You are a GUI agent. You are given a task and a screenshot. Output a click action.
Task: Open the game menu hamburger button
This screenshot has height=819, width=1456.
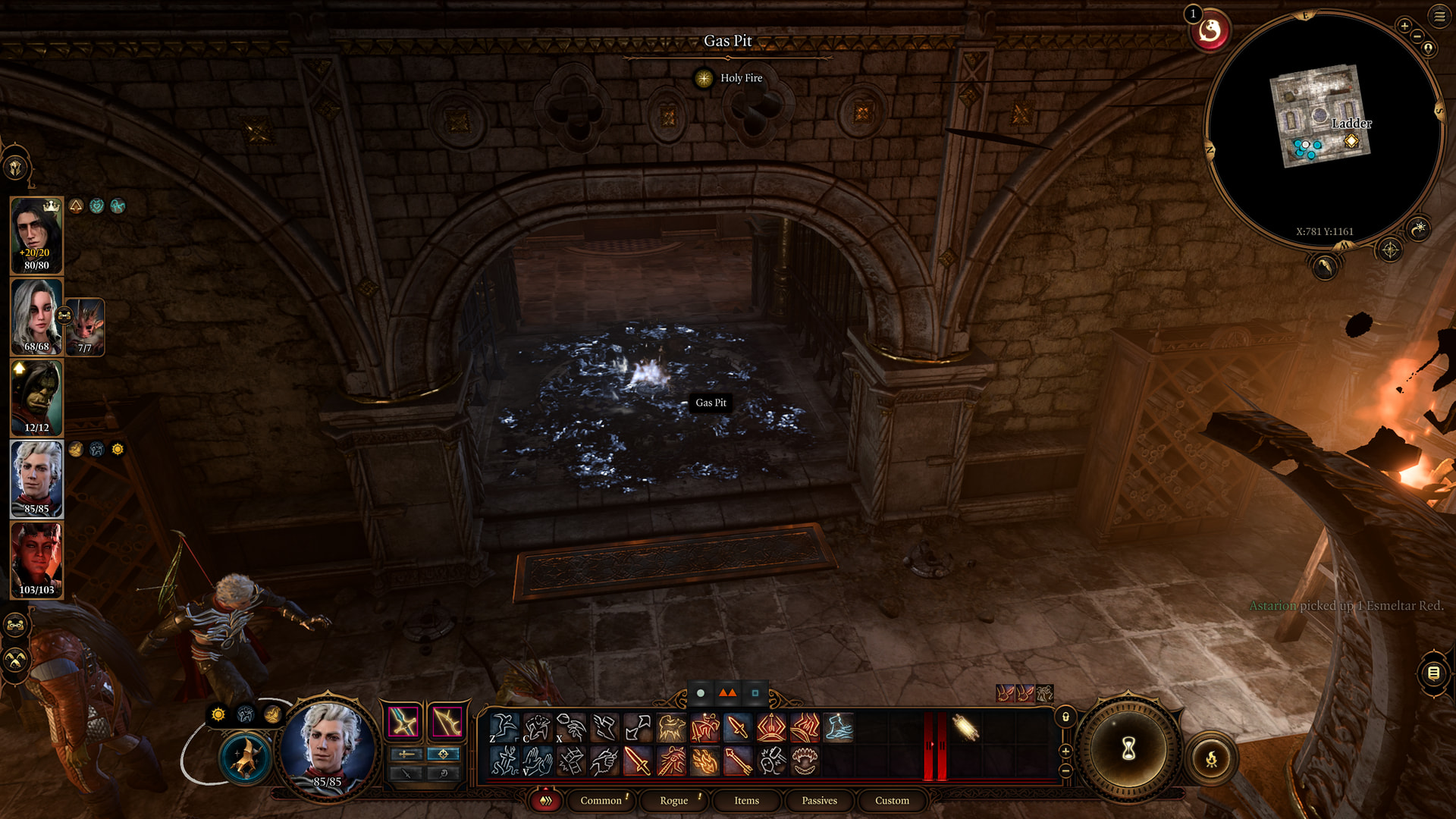pyautogui.click(x=1439, y=16)
